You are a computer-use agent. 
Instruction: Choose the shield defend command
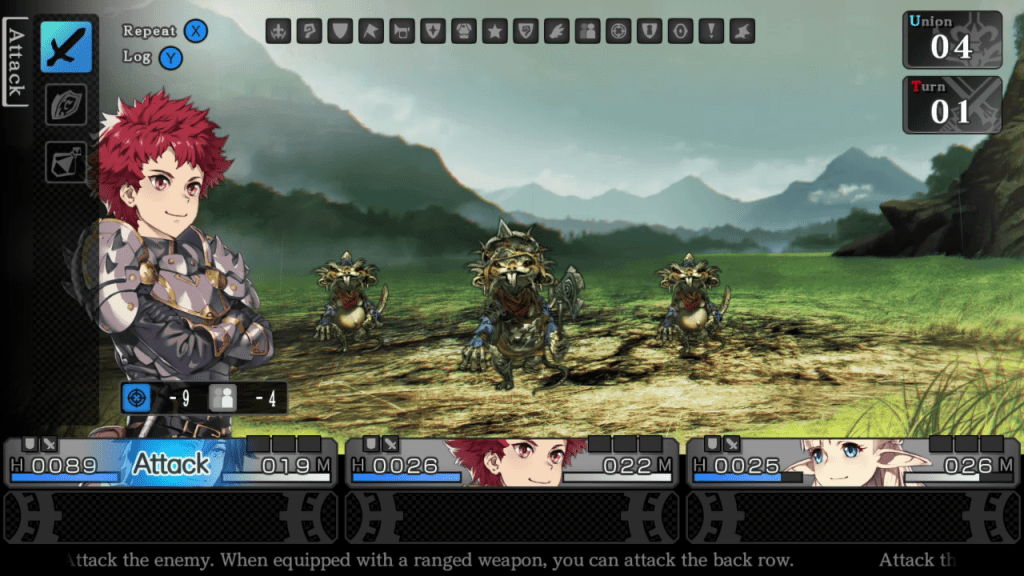[66, 104]
